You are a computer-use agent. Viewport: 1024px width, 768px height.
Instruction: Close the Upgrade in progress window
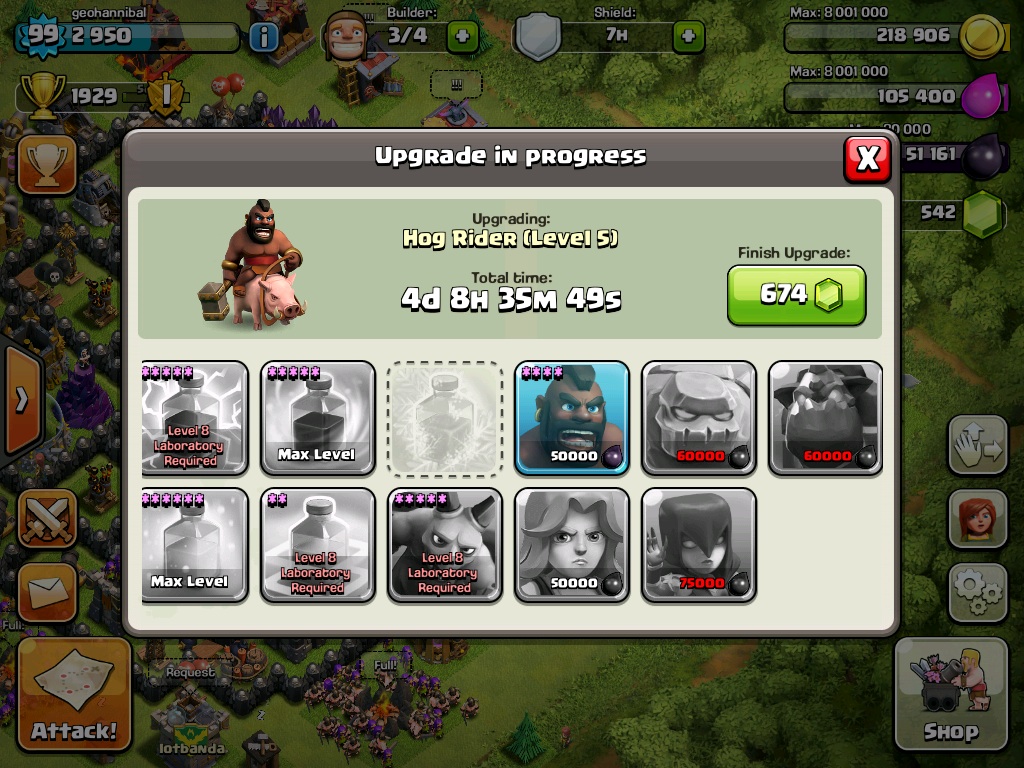click(867, 158)
